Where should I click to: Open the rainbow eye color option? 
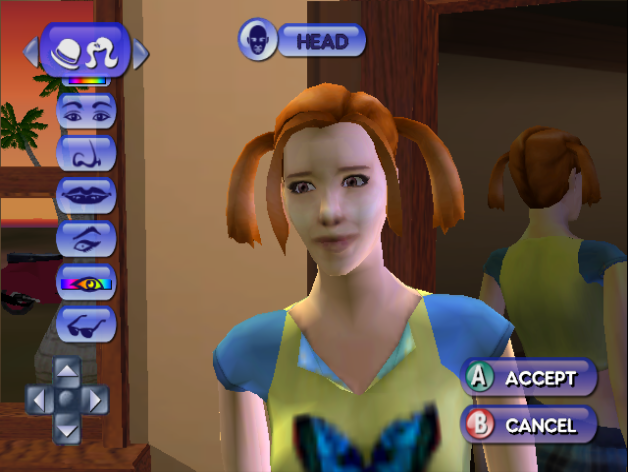86,281
